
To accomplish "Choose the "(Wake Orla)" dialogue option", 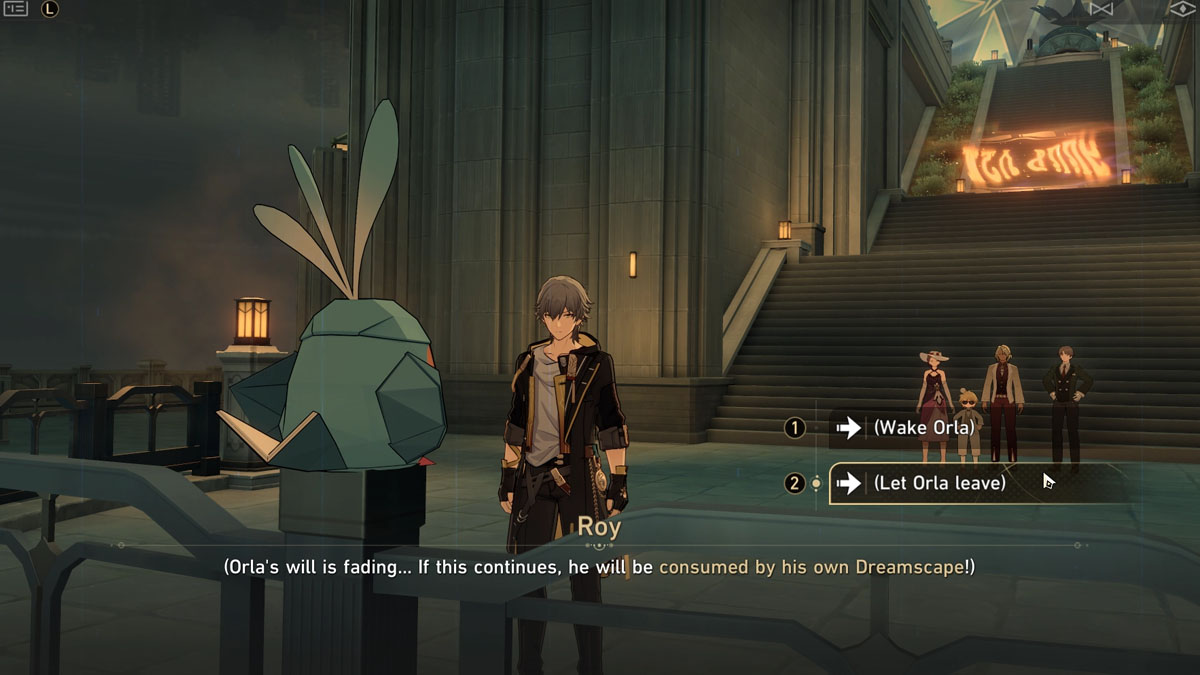I will click(925, 428).
